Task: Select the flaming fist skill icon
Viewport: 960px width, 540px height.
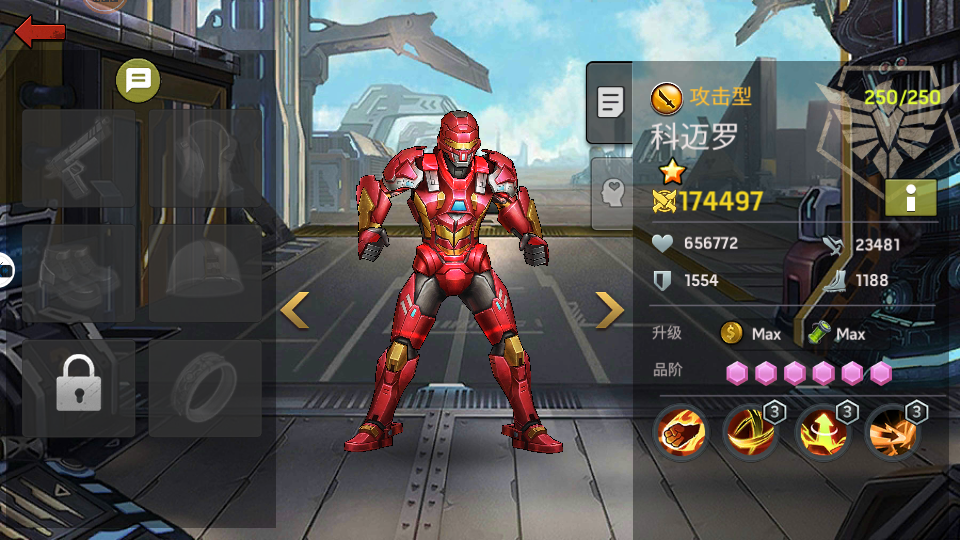Action: [x=681, y=433]
